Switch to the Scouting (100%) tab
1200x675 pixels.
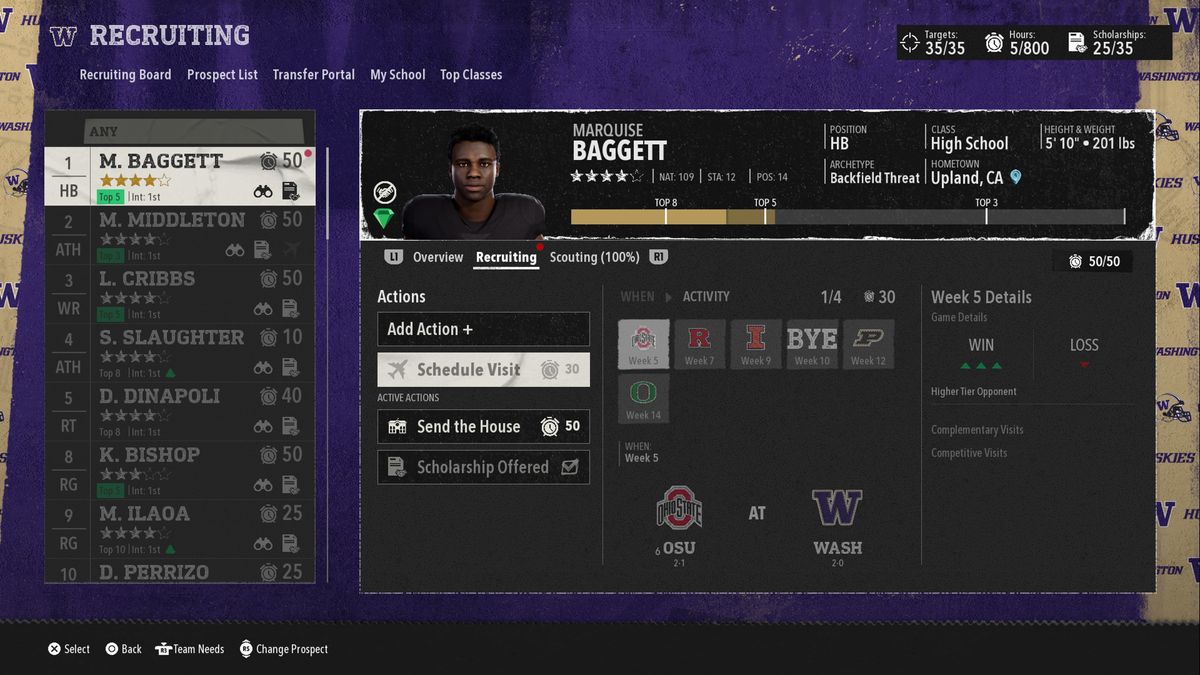594,258
